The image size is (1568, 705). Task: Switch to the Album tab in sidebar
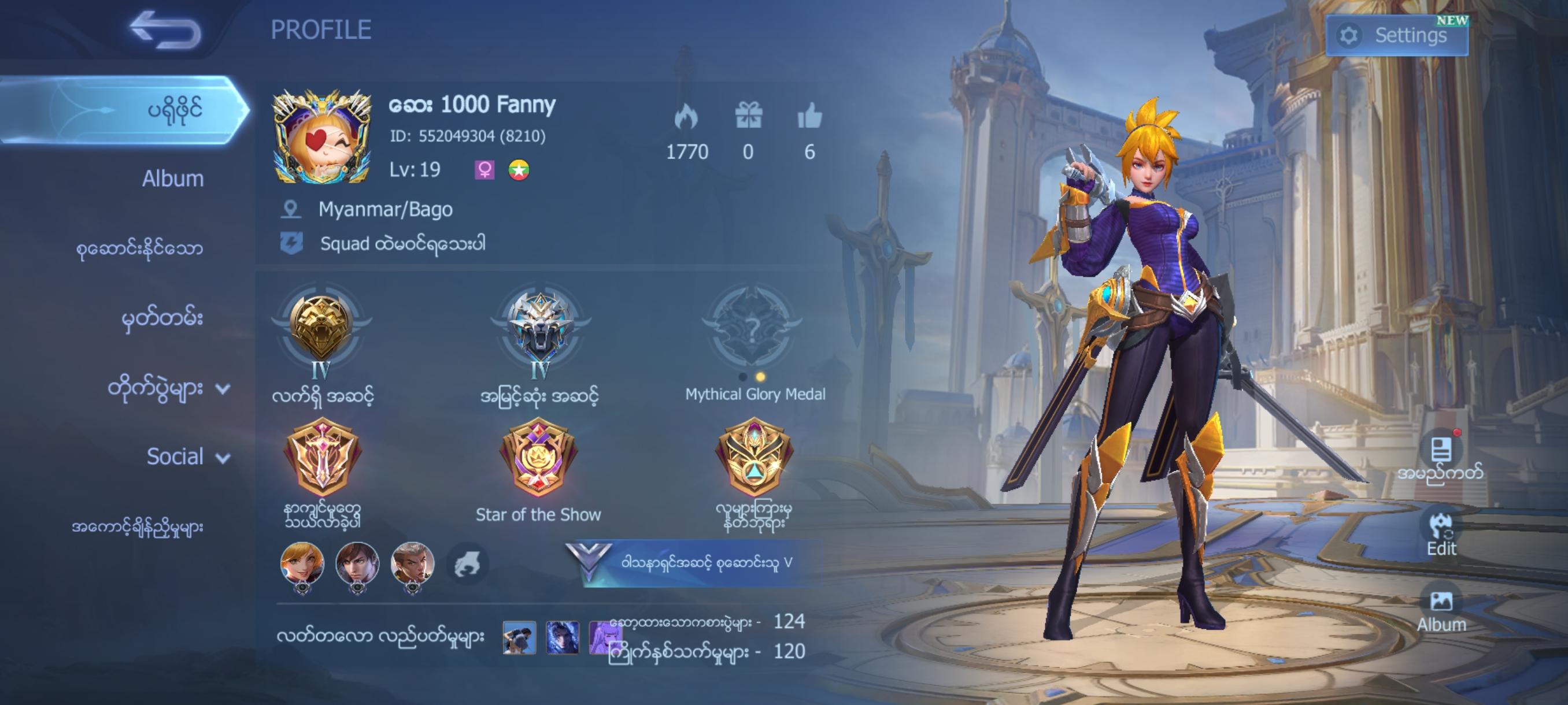click(172, 178)
